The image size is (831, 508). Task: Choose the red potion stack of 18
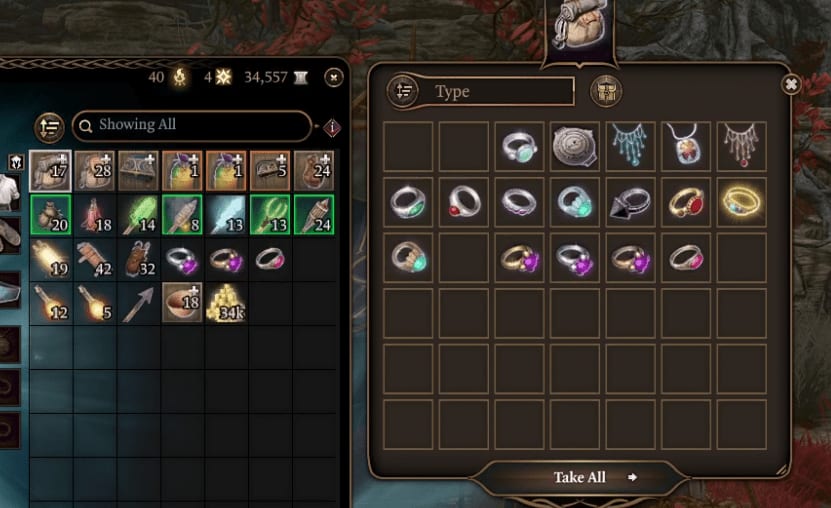pos(95,215)
